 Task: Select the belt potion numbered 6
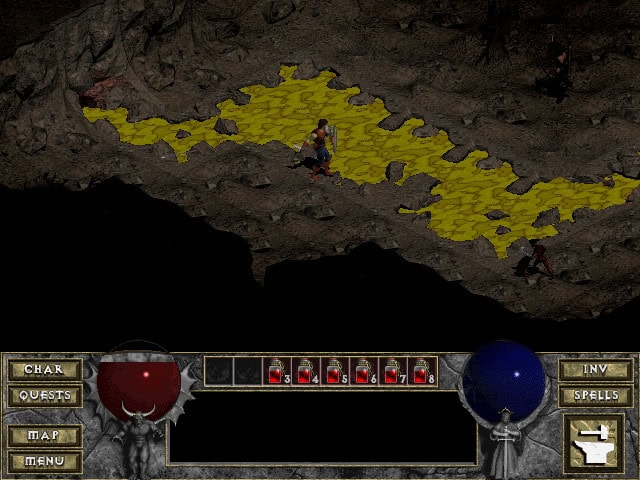pos(365,371)
